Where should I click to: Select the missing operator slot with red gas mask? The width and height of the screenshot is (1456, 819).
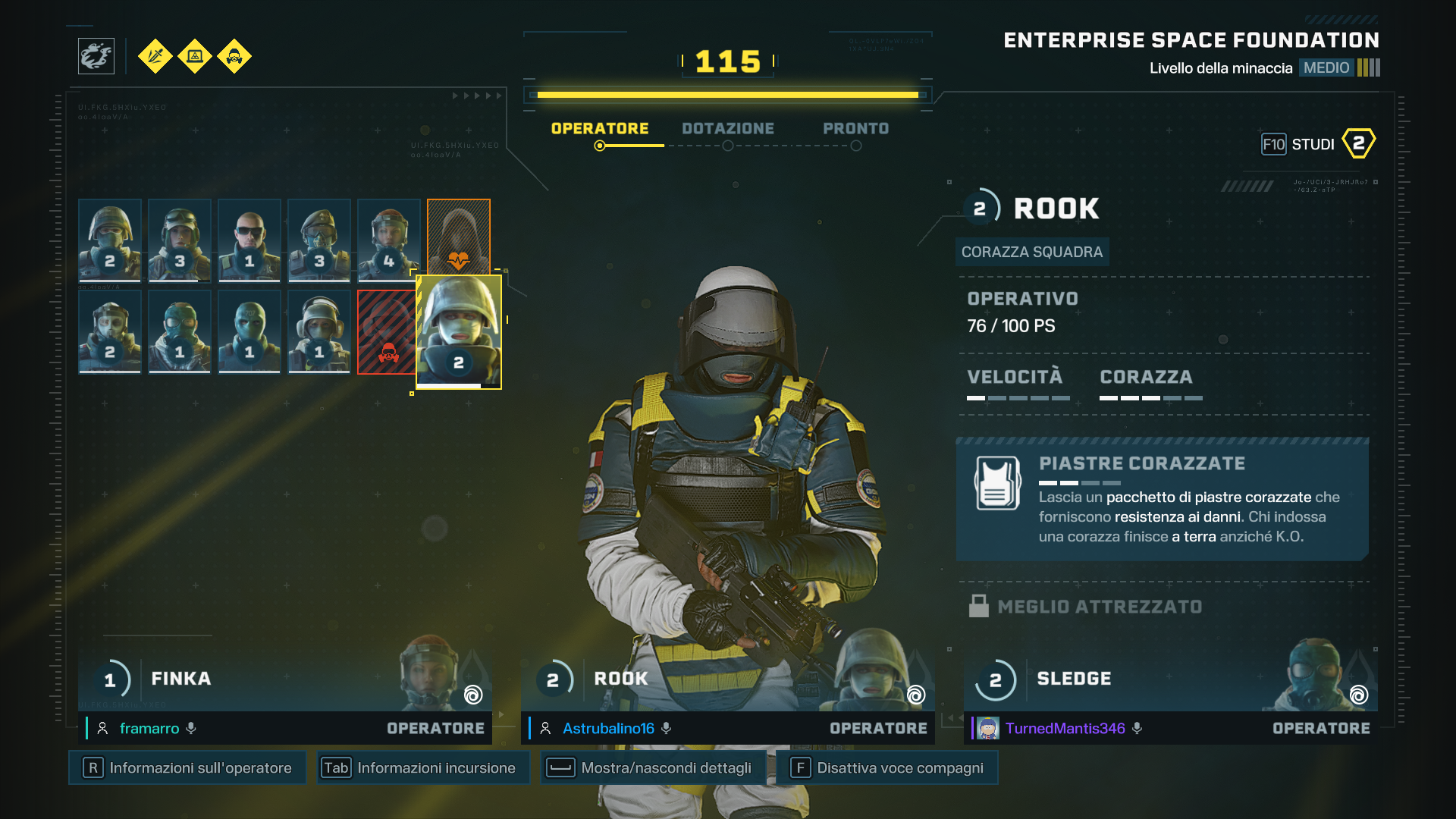point(388,331)
